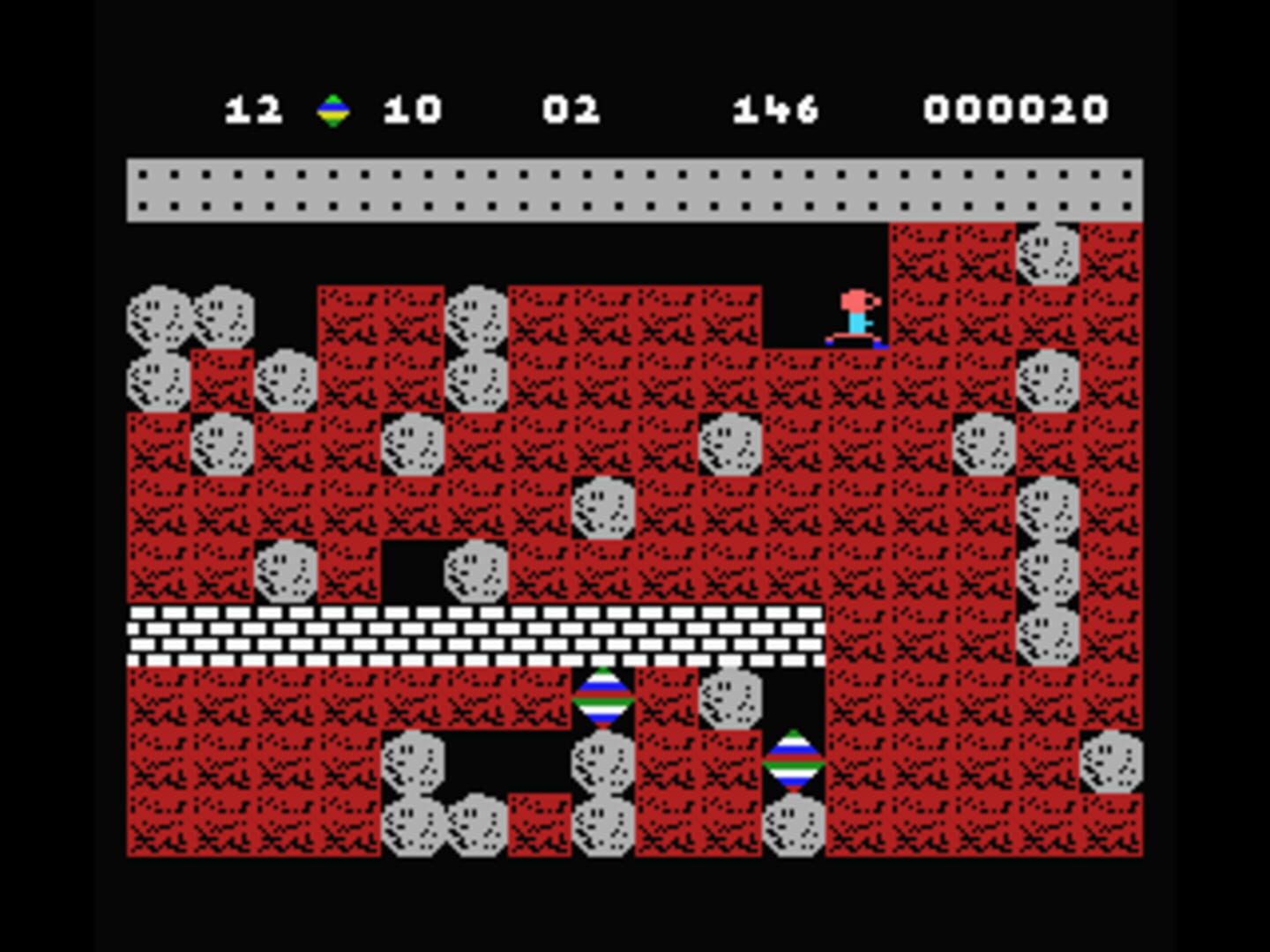Click the level indicator showing 02
This screenshot has height=952, width=1270.
tap(571, 108)
